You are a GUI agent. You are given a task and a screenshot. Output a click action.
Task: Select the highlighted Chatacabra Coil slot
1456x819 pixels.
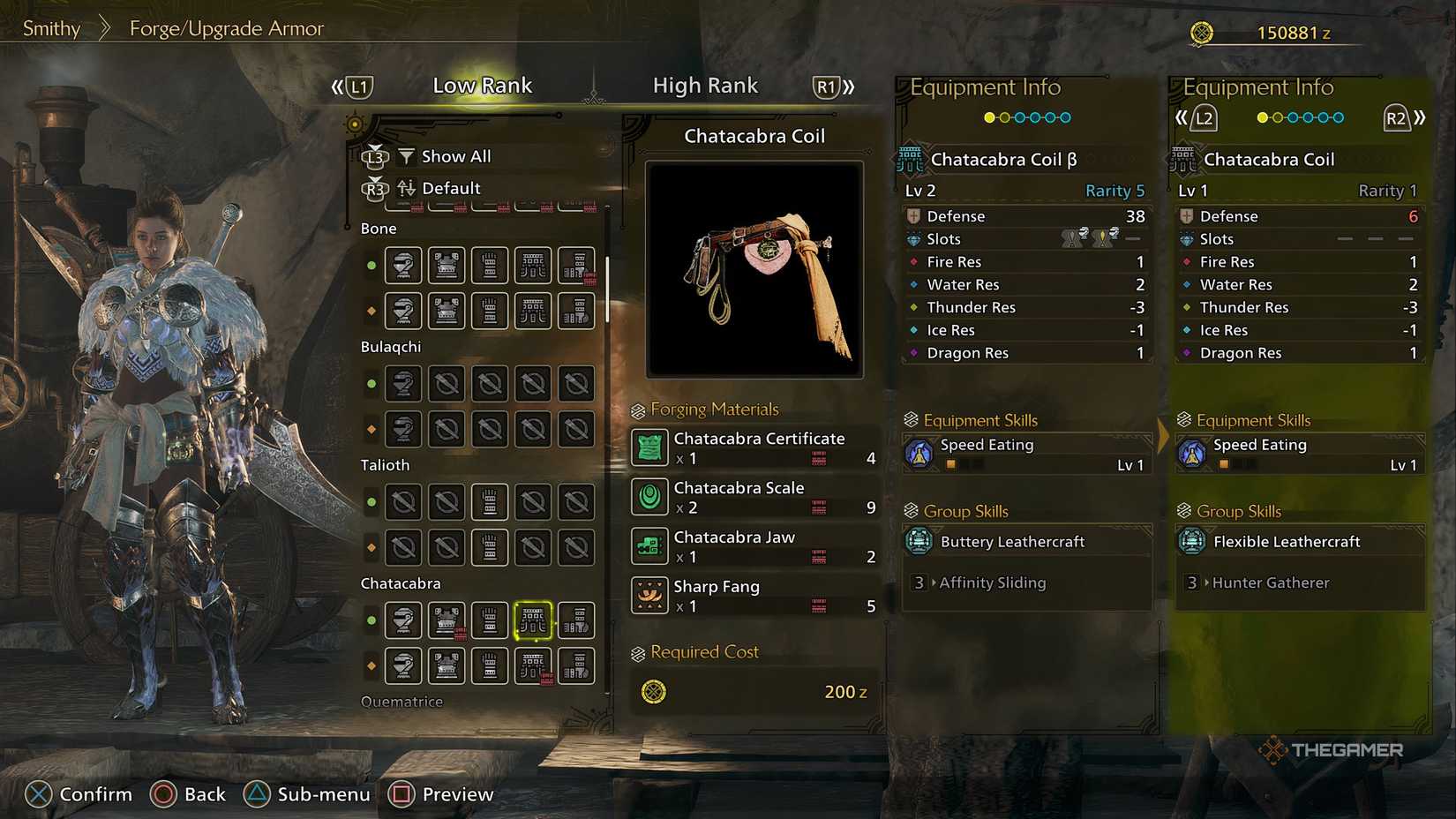[533, 620]
